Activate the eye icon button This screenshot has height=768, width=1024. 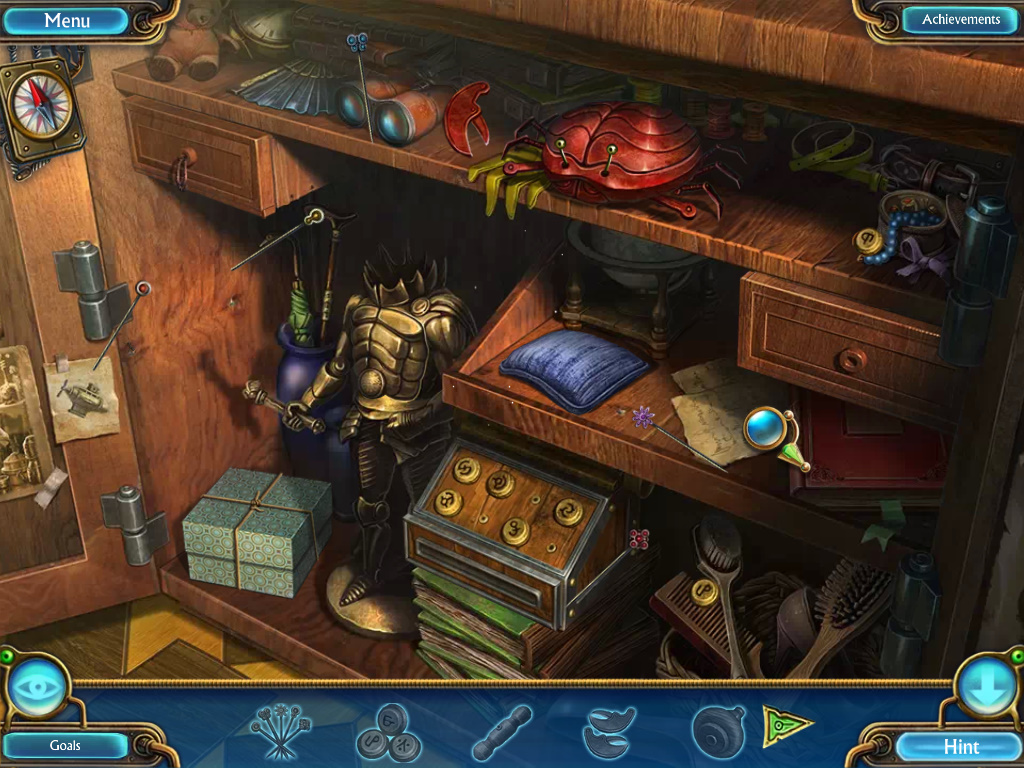tap(38, 687)
